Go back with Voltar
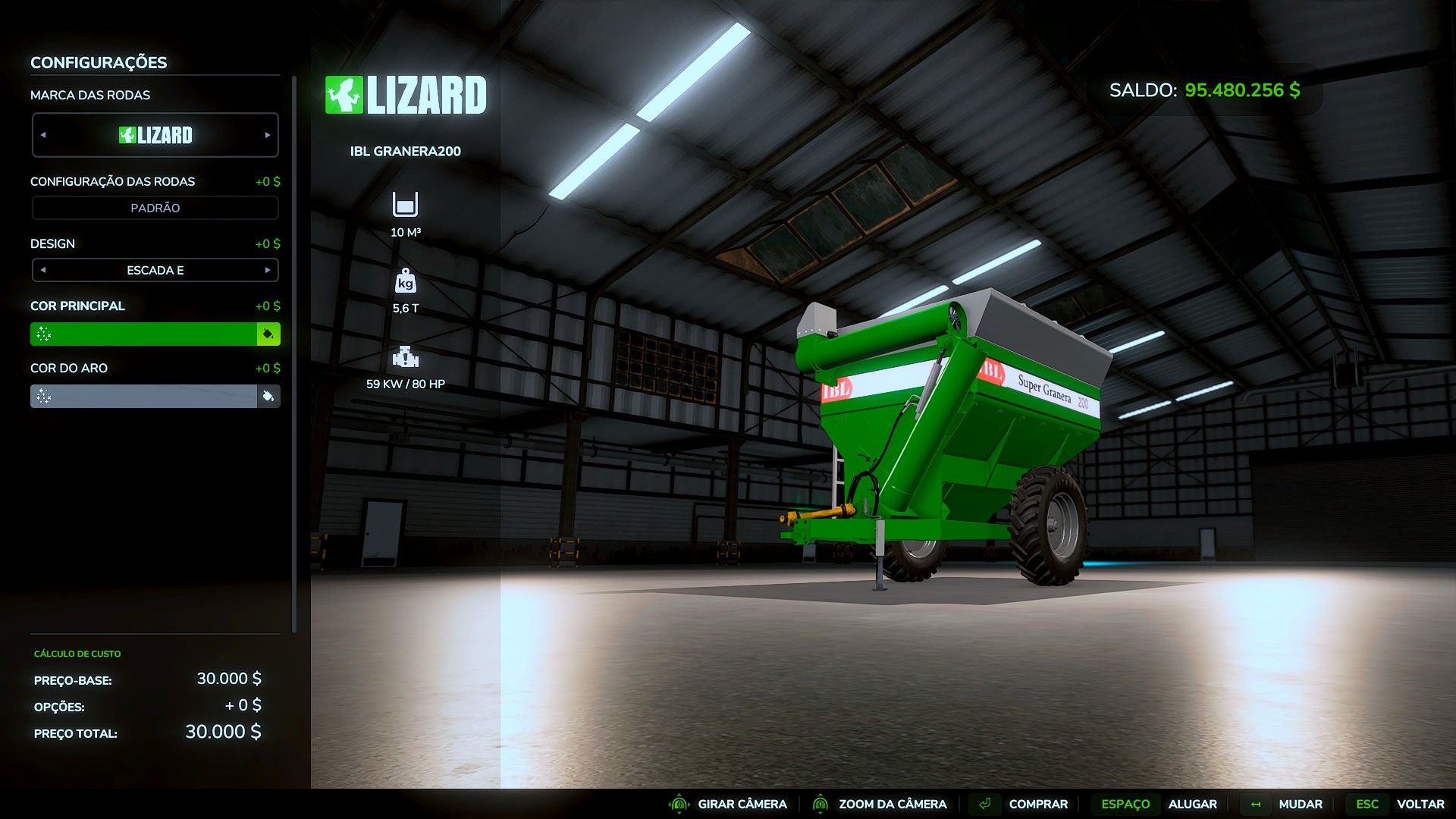Image resolution: width=1456 pixels, height=819 pixels. 1420,804
